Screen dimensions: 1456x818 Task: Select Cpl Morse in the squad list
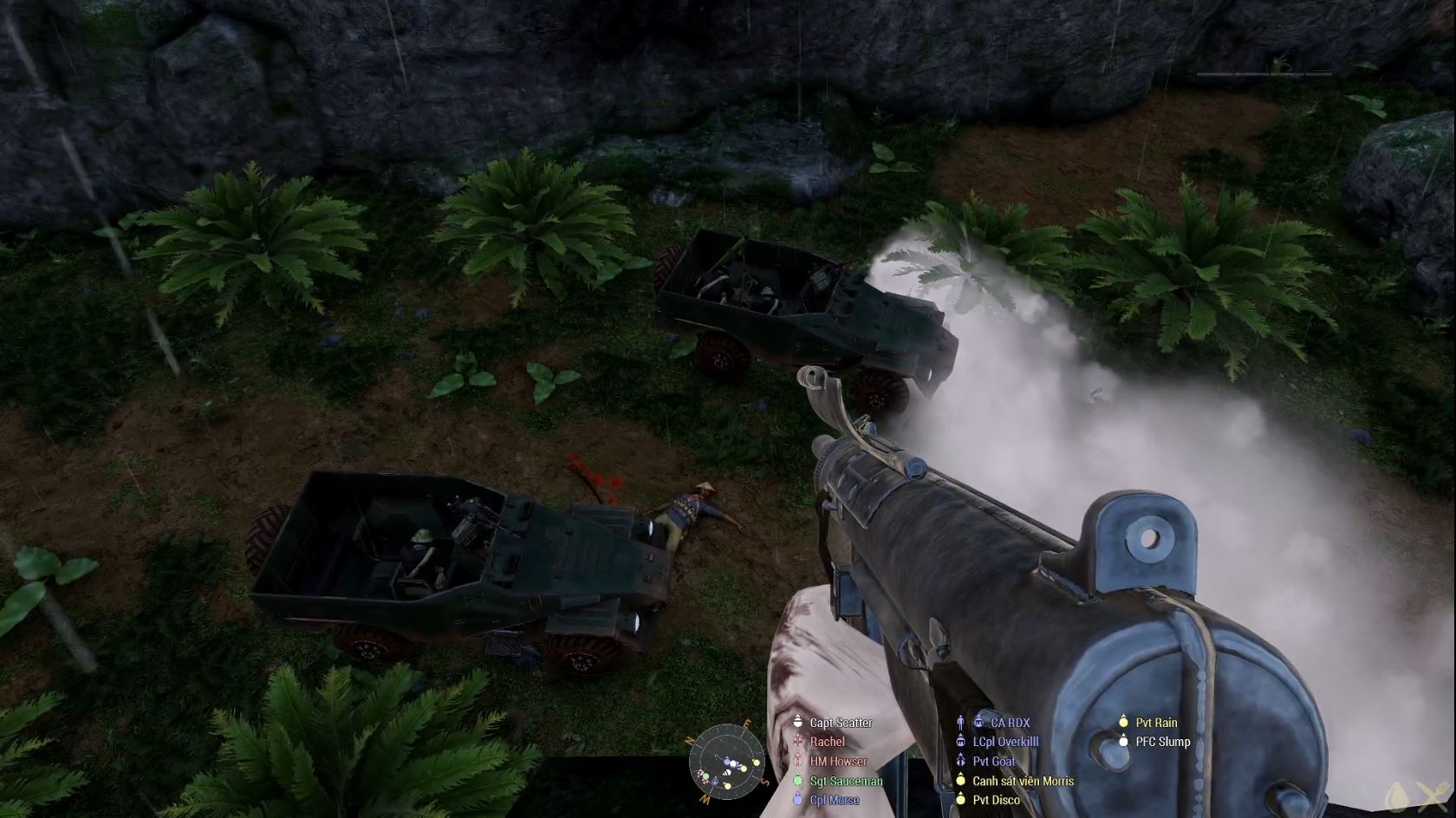[x=835, y=800]
